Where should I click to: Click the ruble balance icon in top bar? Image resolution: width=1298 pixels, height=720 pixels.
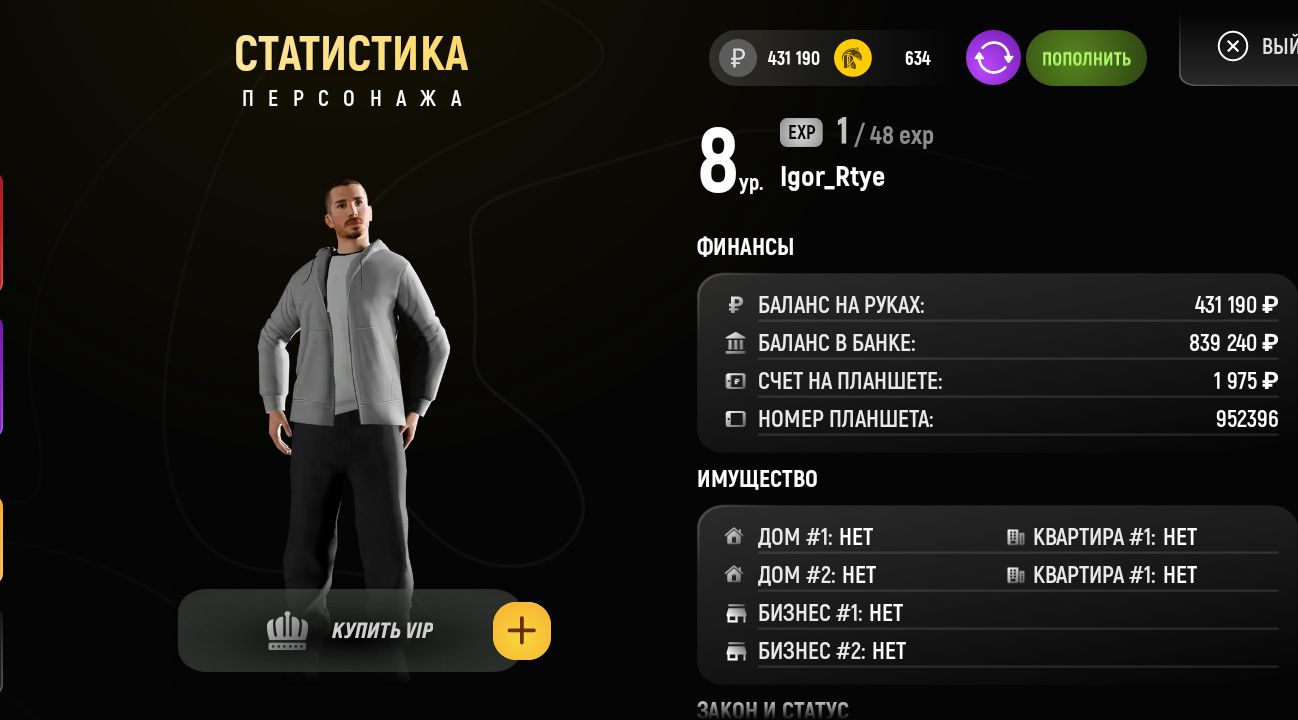(739, 58)
